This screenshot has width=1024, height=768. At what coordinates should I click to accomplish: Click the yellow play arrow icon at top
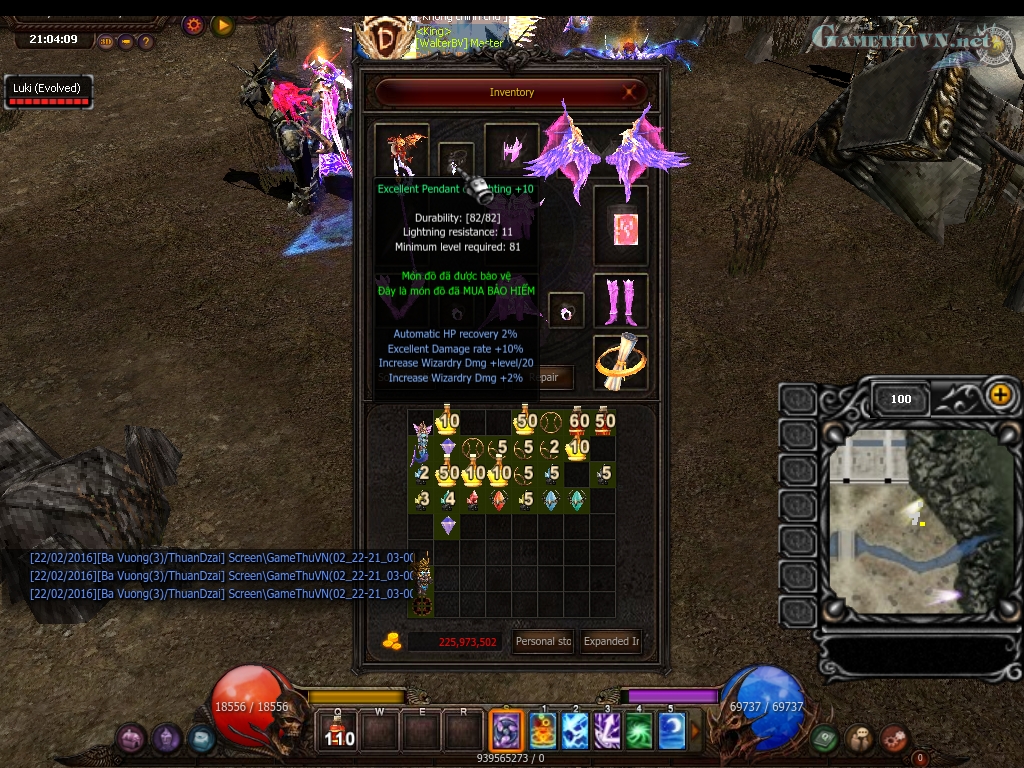222,25
